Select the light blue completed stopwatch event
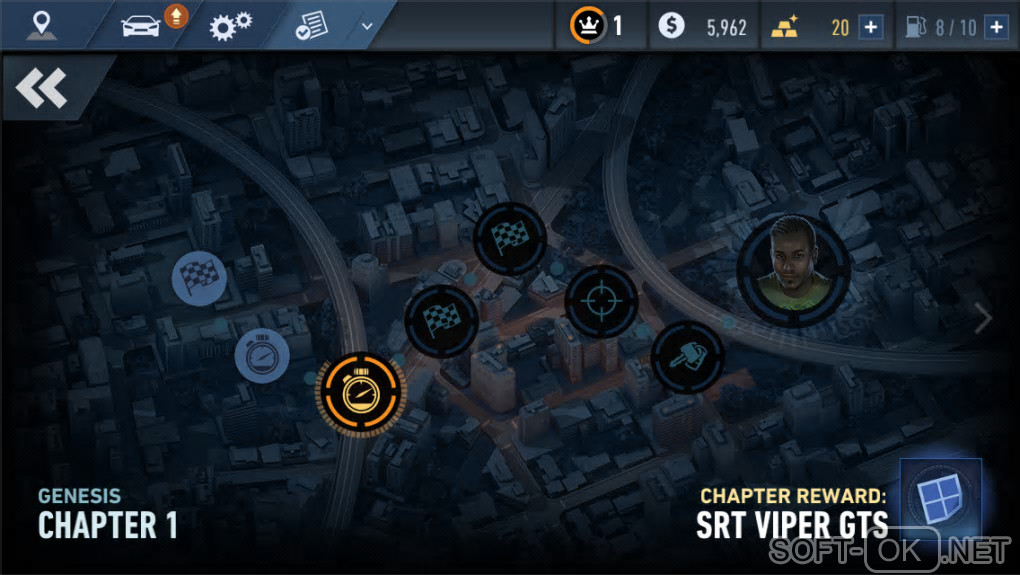 (x=262, y=355)
